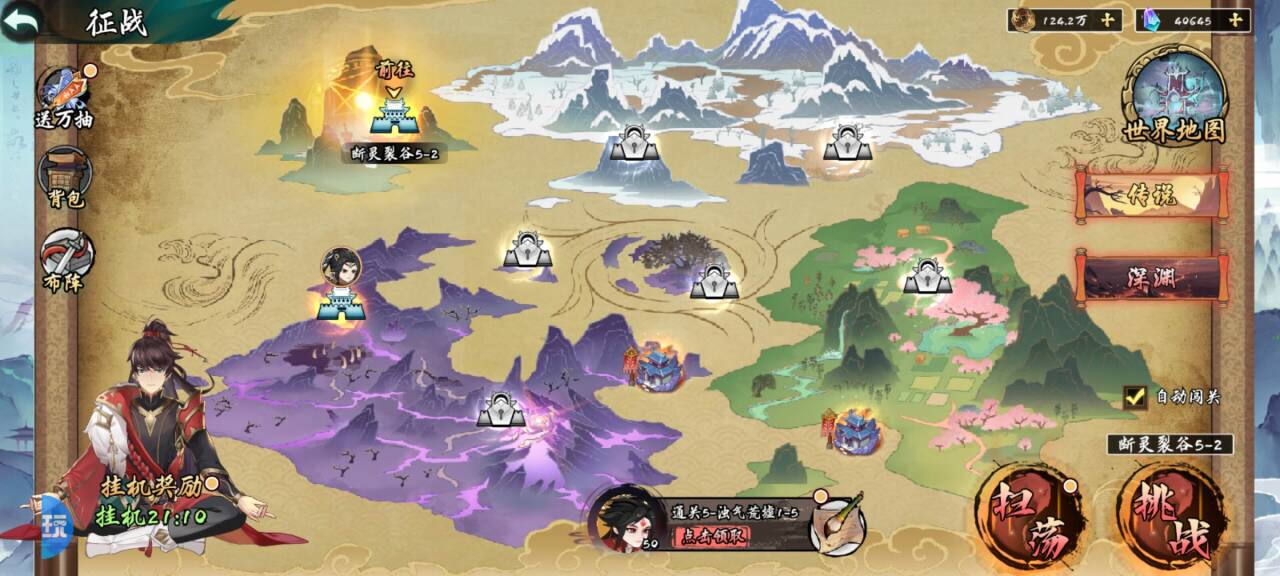Add gold coins with the plus button
The image size is (1280, 576).
(1107, 20)
